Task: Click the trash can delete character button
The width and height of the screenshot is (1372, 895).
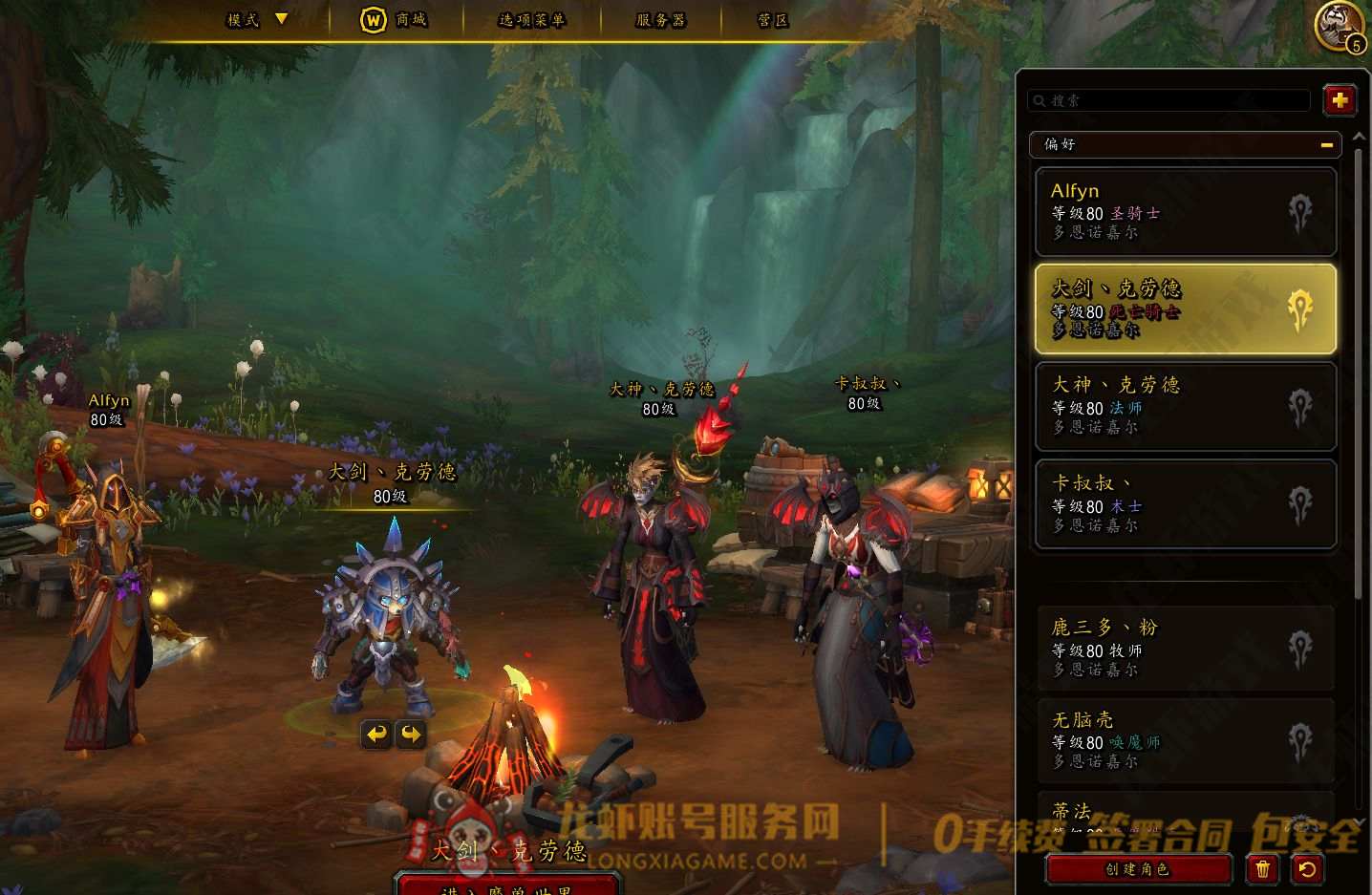Action: click(1263, 869)
